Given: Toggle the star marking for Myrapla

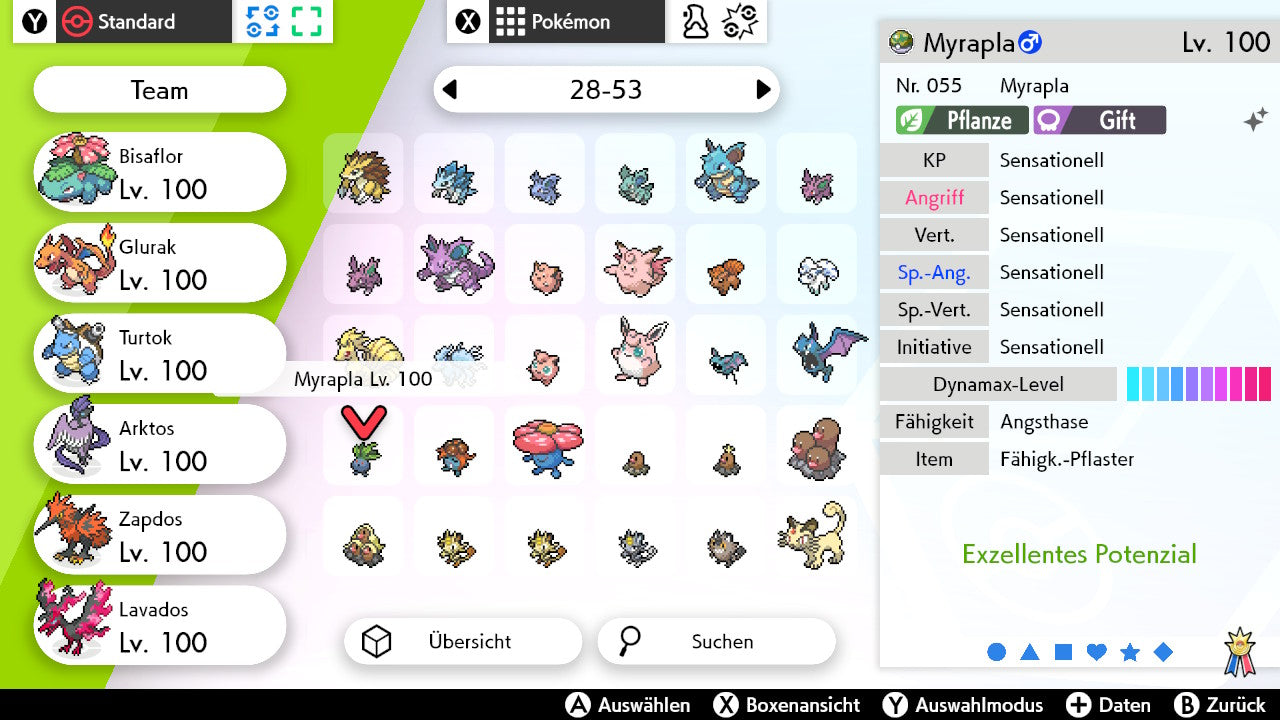Looking at the screenshot, I should [x=1130, y=651].
